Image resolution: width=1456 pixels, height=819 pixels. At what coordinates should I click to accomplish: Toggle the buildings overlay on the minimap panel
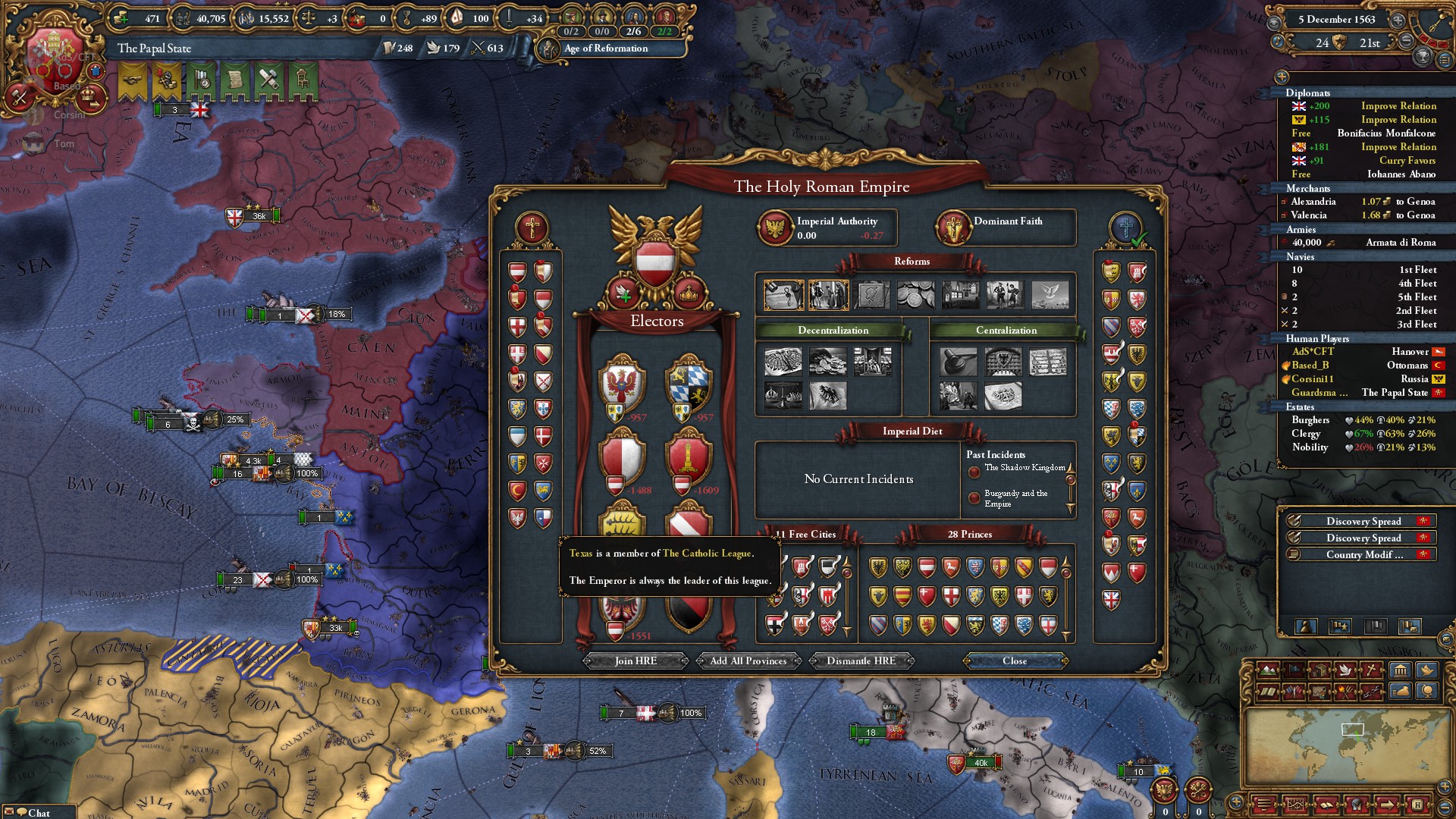pyautogui.click(x=1401, y=670)
